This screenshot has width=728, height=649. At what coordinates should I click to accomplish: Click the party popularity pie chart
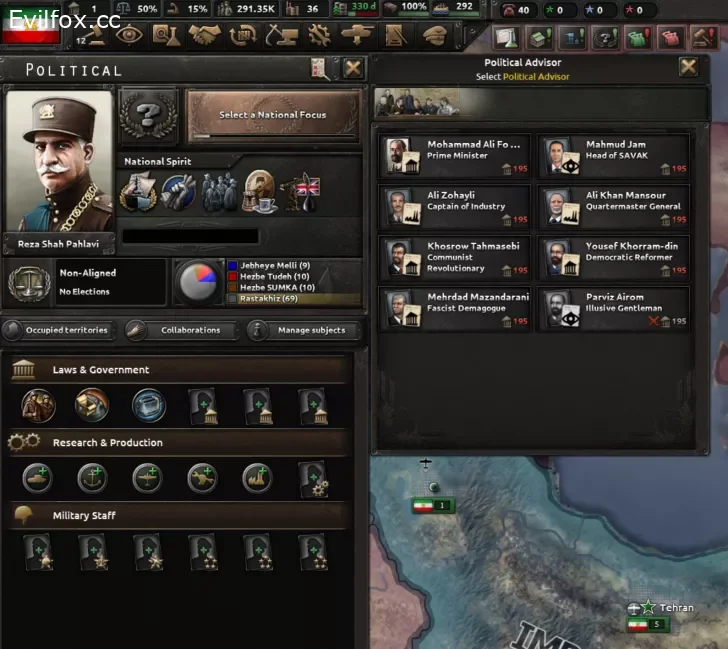[x=198, y=283]
